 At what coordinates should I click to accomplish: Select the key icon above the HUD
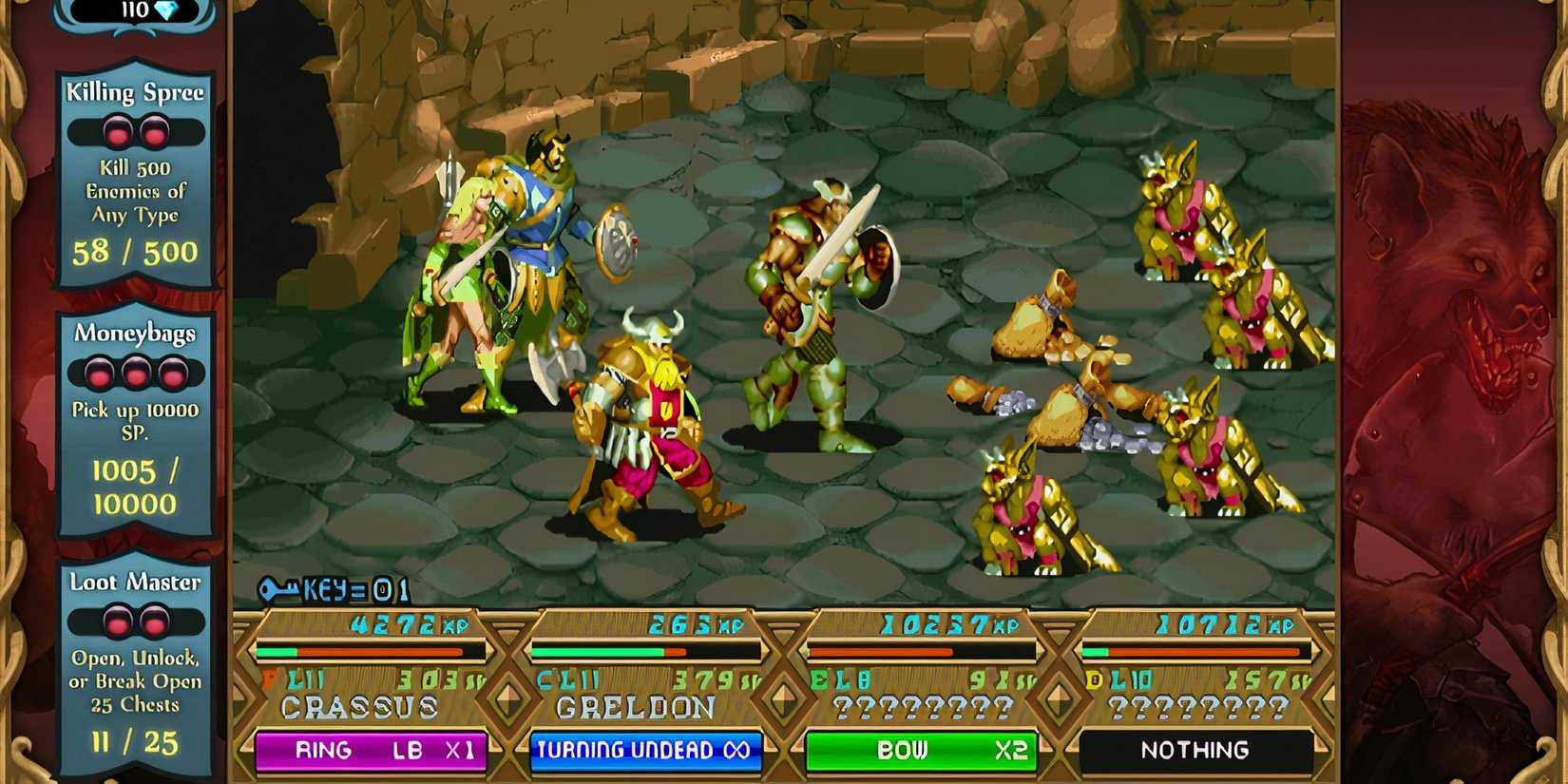[277, 589]
